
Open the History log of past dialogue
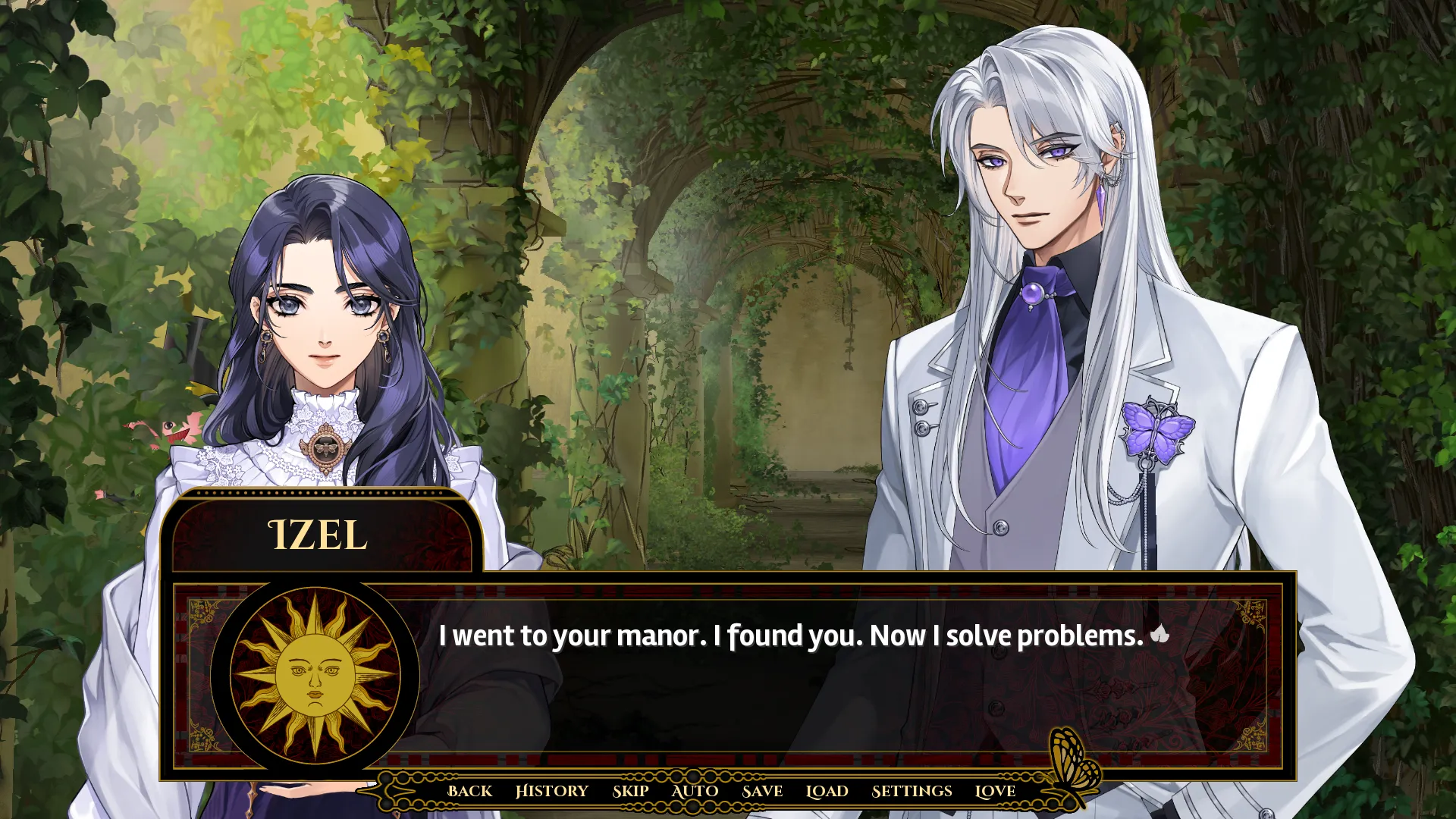552,791
